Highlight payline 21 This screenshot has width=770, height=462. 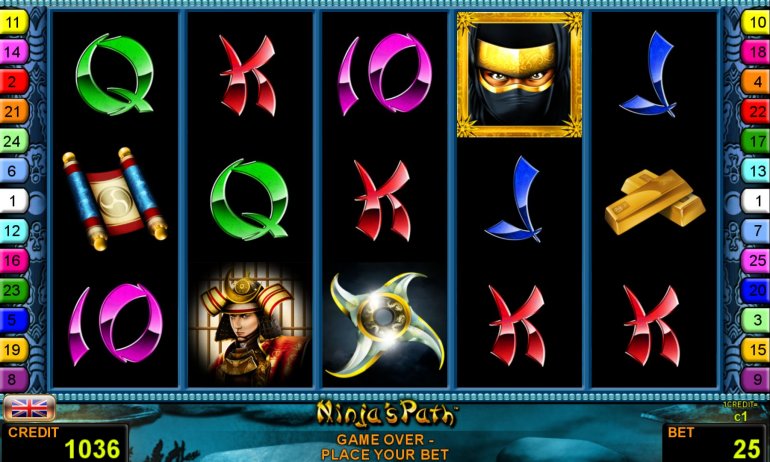(x=14, y=111)
